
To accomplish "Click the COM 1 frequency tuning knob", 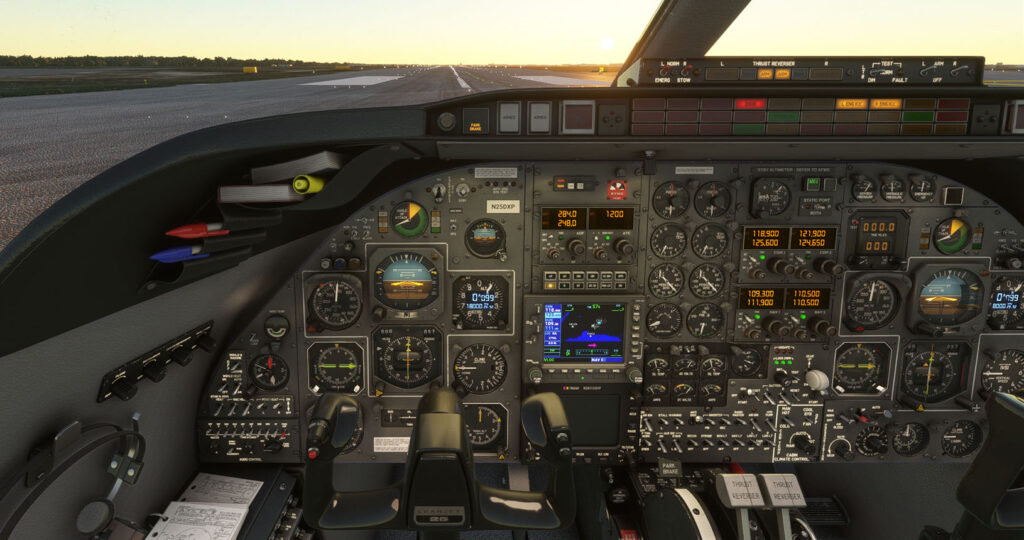I will pos(779,266).
